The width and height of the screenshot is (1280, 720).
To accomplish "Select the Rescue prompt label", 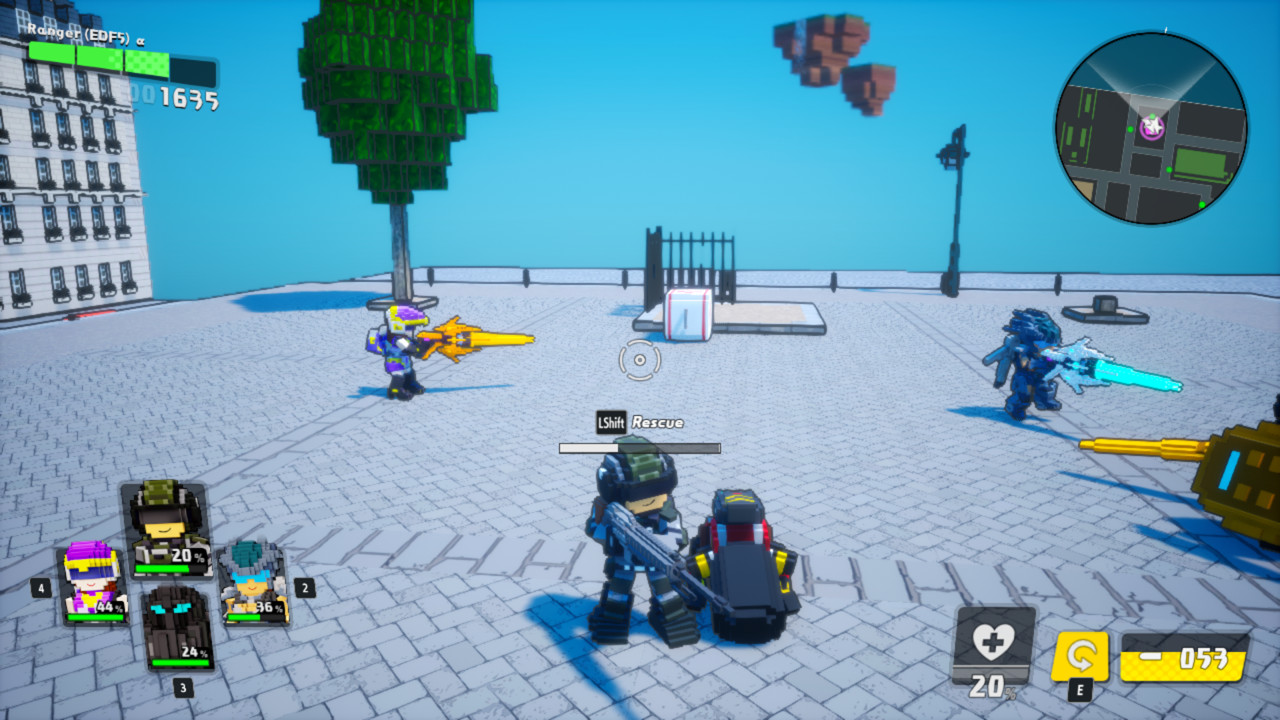I will [x=656, y=422].
